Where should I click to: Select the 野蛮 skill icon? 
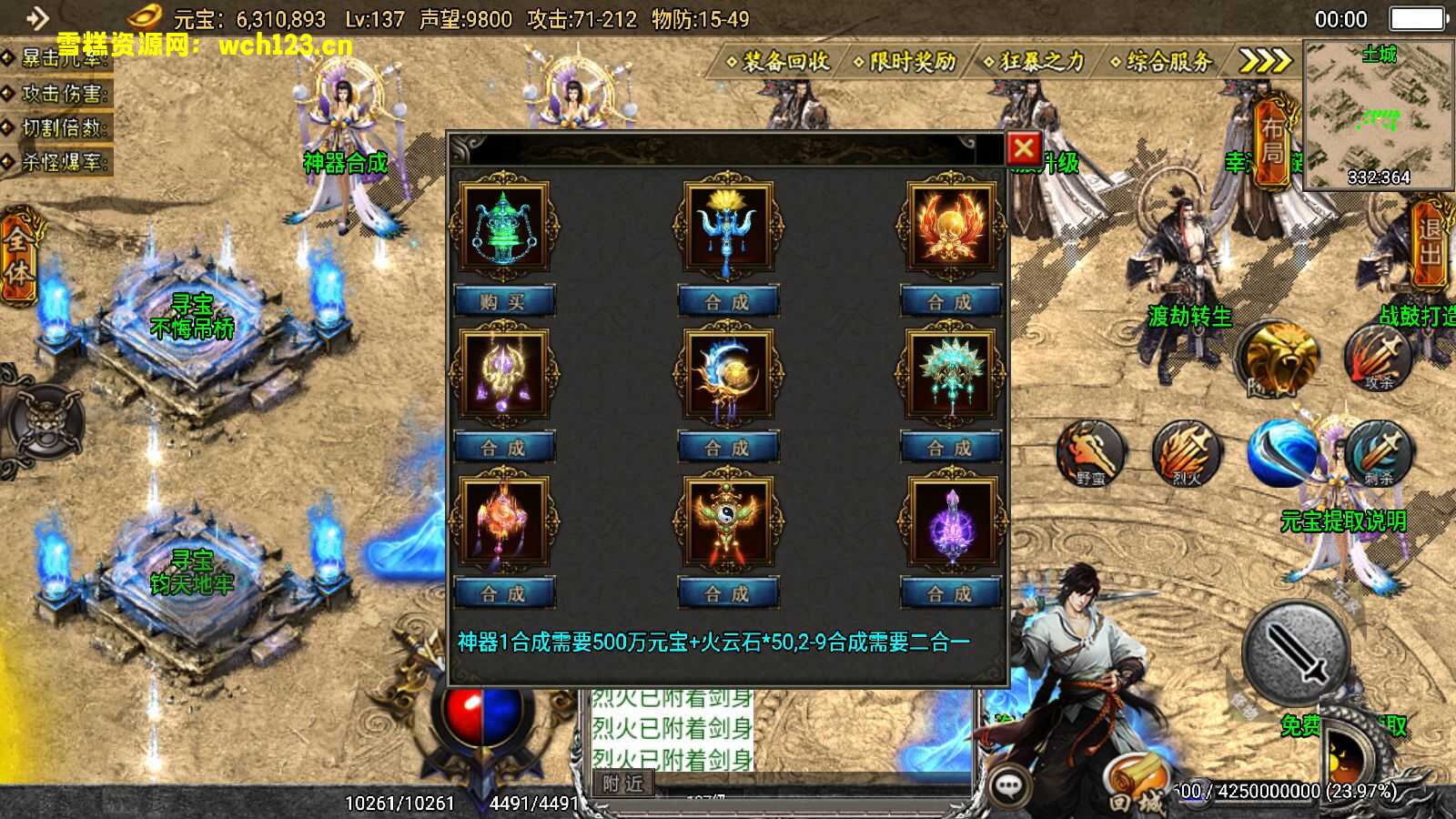tap(1088, 452)
